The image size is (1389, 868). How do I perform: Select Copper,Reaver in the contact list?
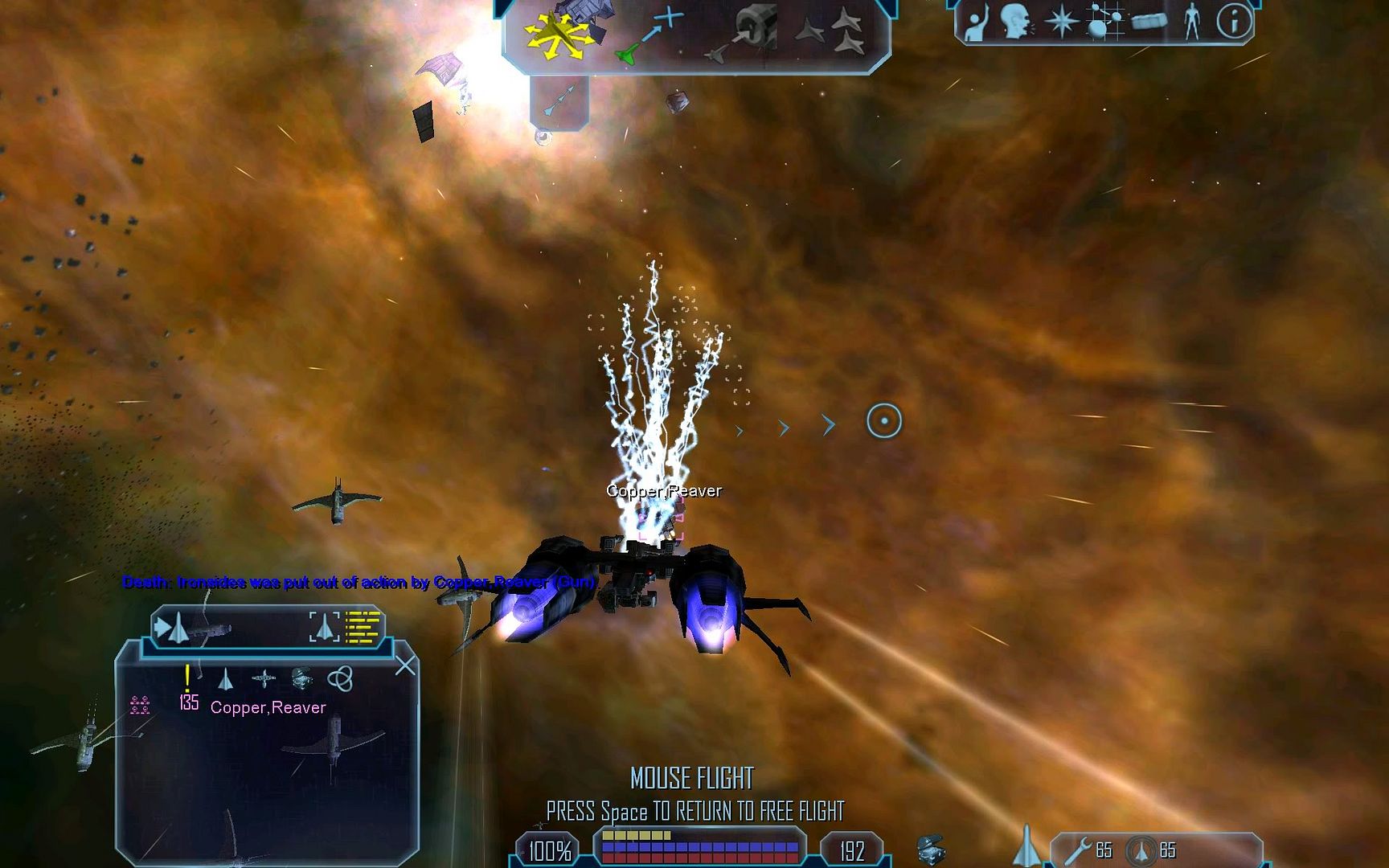click(268, 707)
